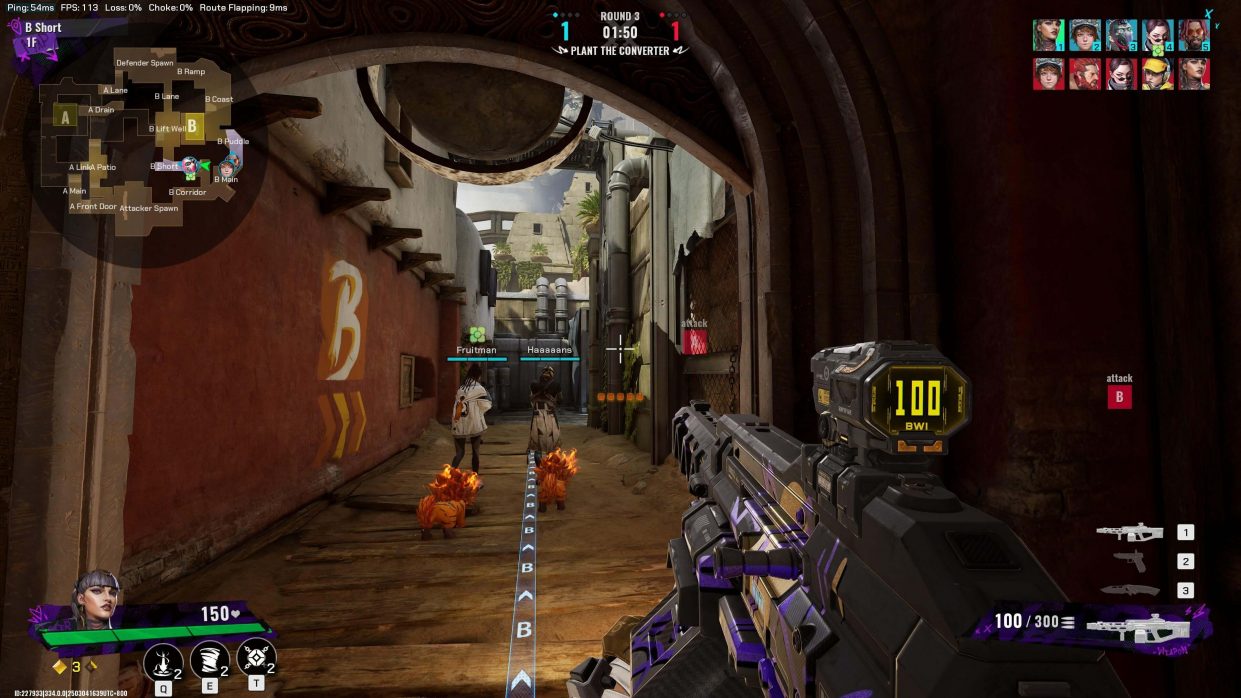The image size is (1241, 698).
Task: Select teammate portrait numbered 2
Action: point(1085,35)
